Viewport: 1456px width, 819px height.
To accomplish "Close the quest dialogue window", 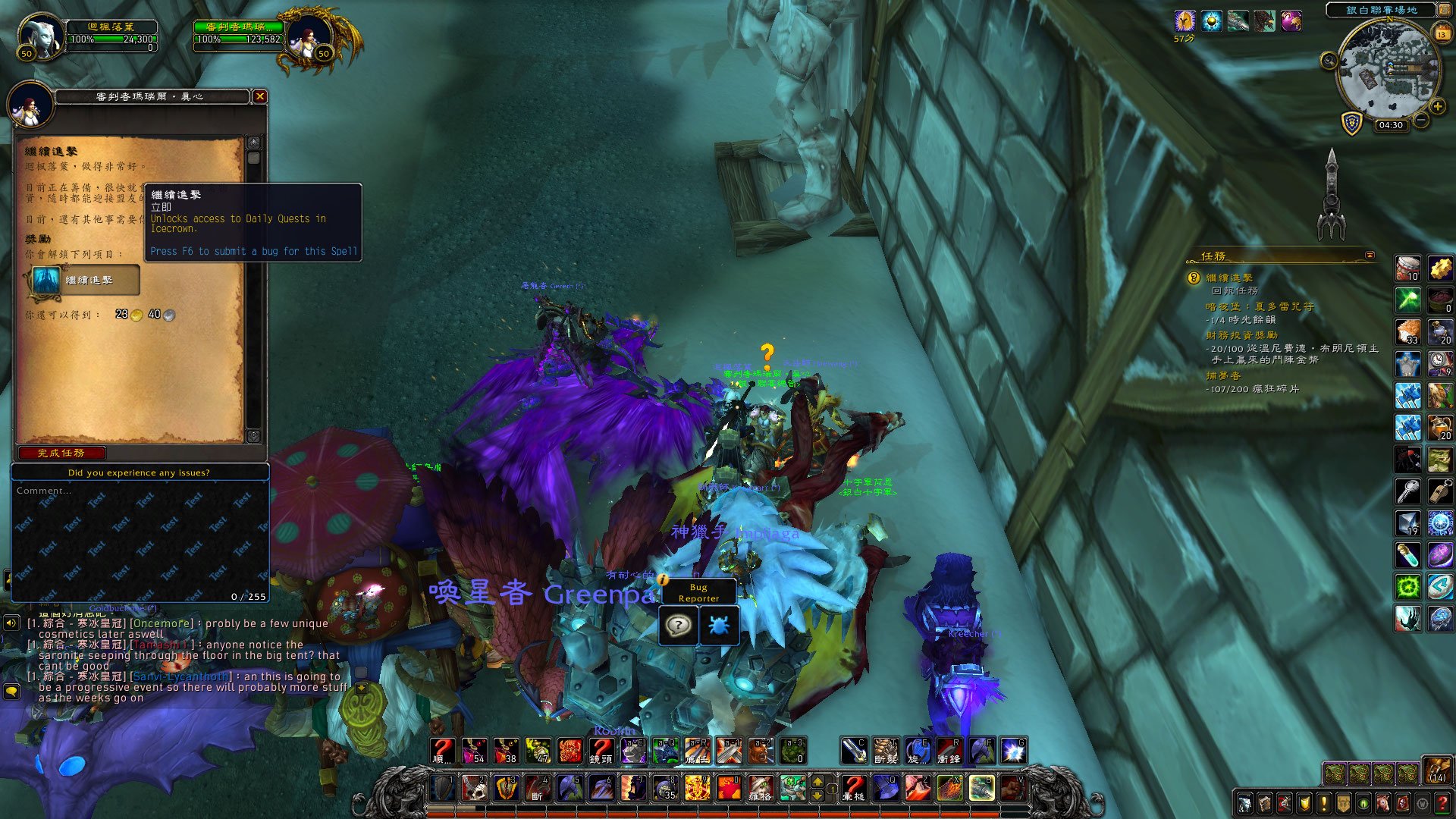I will tap(260, 96).
